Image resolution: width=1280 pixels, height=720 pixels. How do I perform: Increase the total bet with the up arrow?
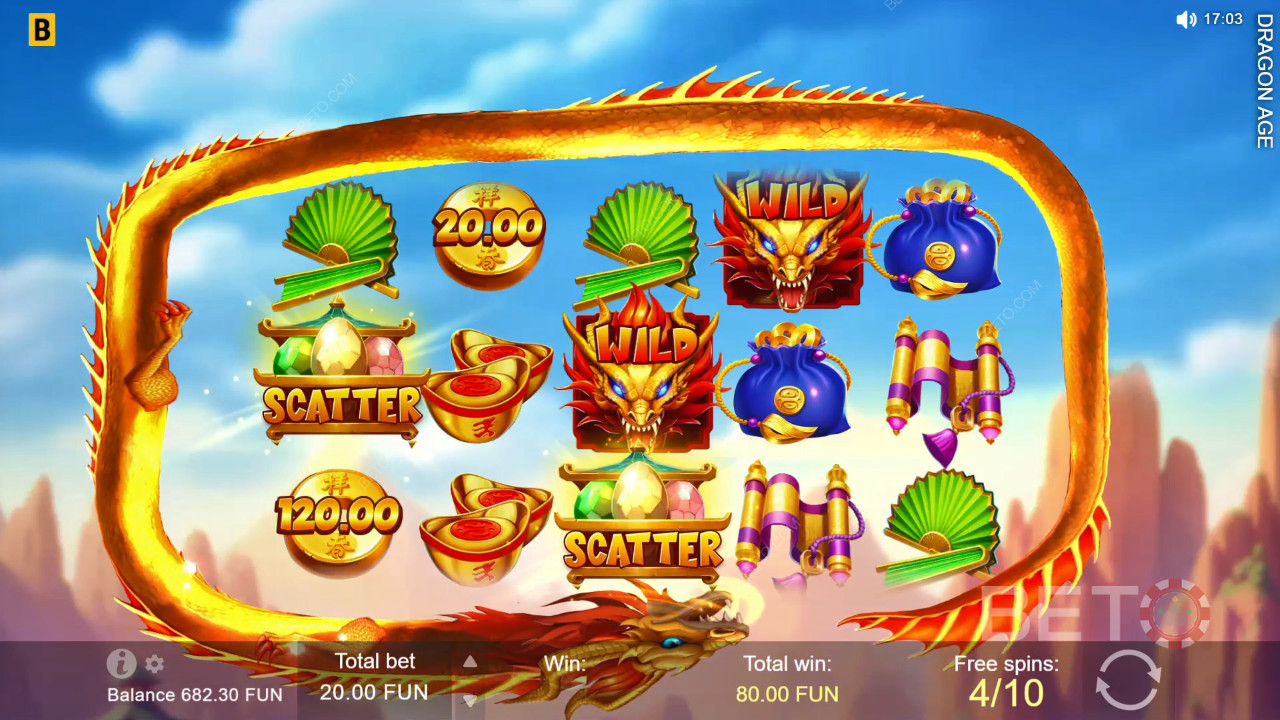[x=467, y=661]
